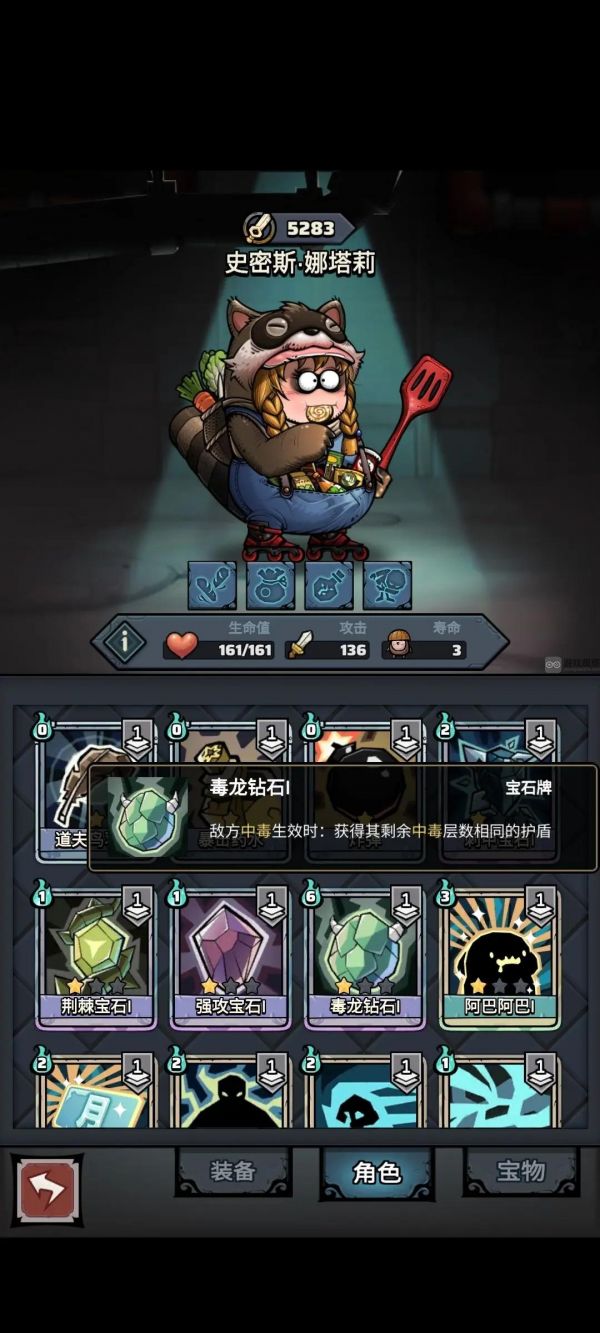Select the 角色 character tab

[377, 1172]
